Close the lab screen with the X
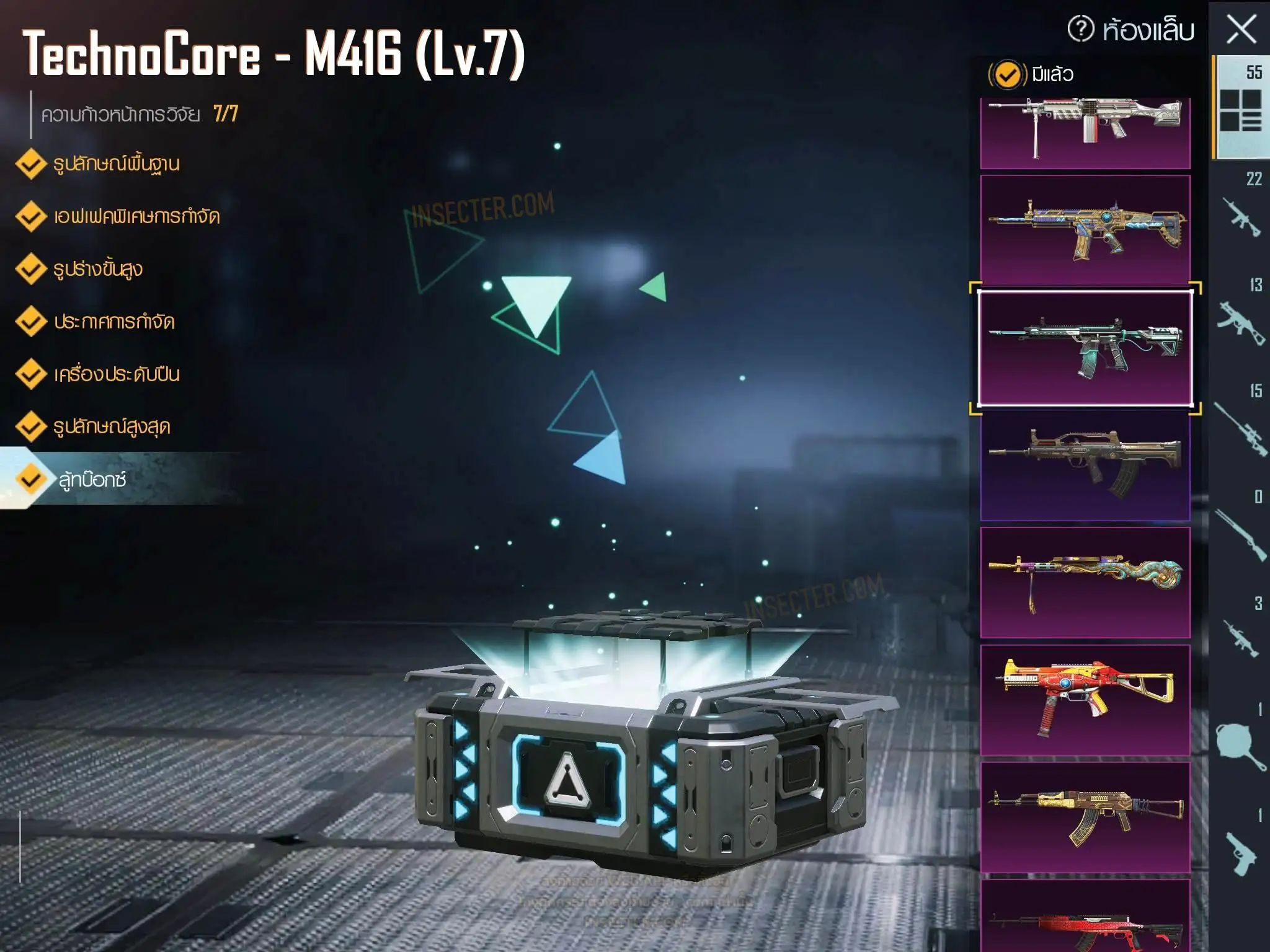 (x=1241, y=30)
